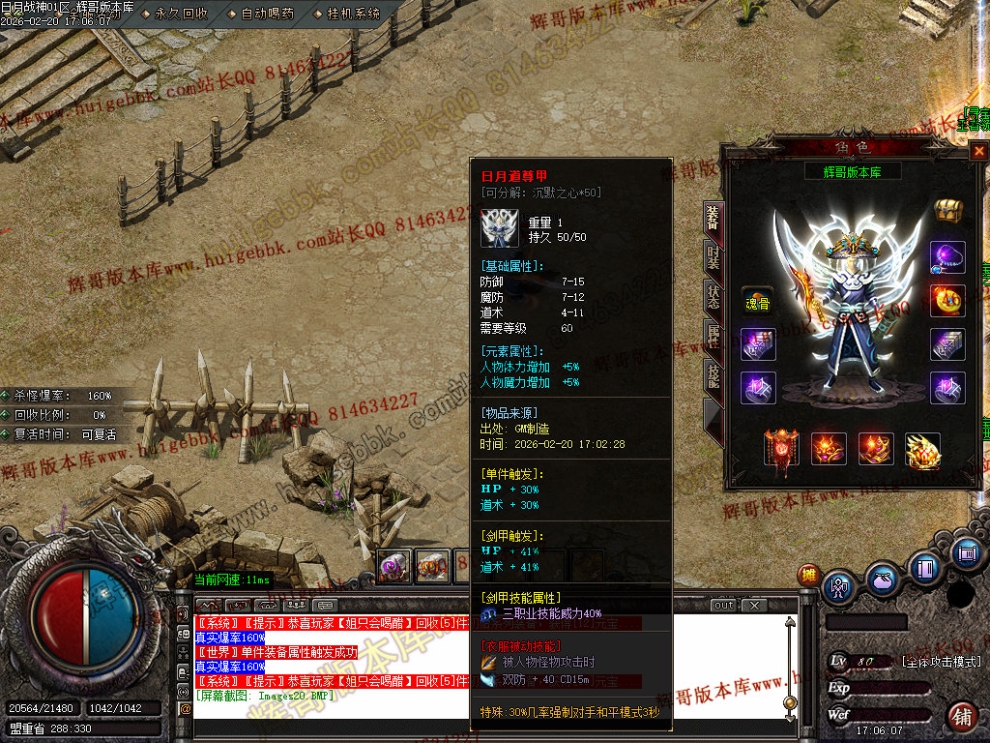Open the 状态 status tab
The height and width of the screenshot is (743, 990).
click(x=713, y=296)
